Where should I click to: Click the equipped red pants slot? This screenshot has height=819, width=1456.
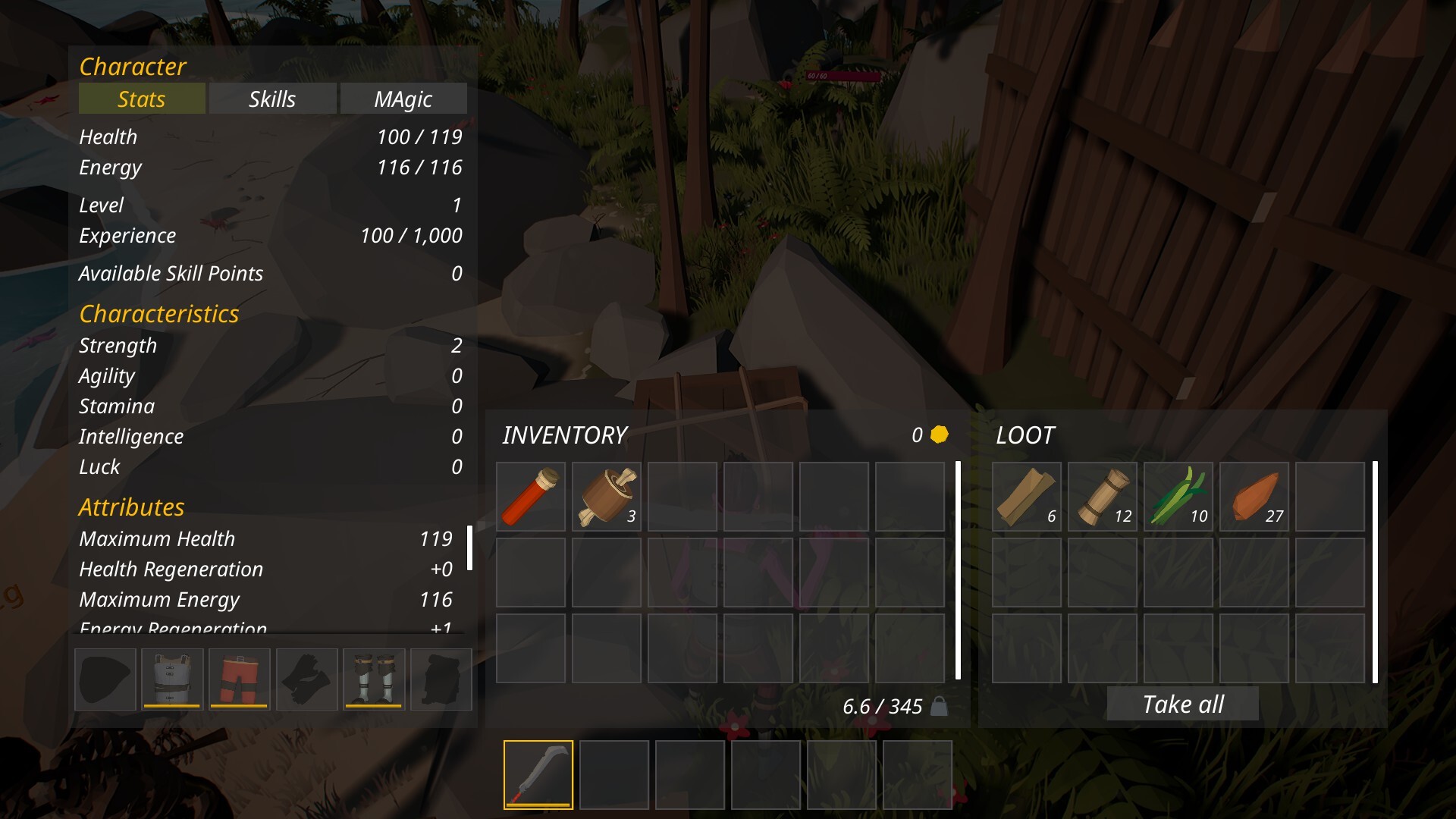tap(239, 679)
